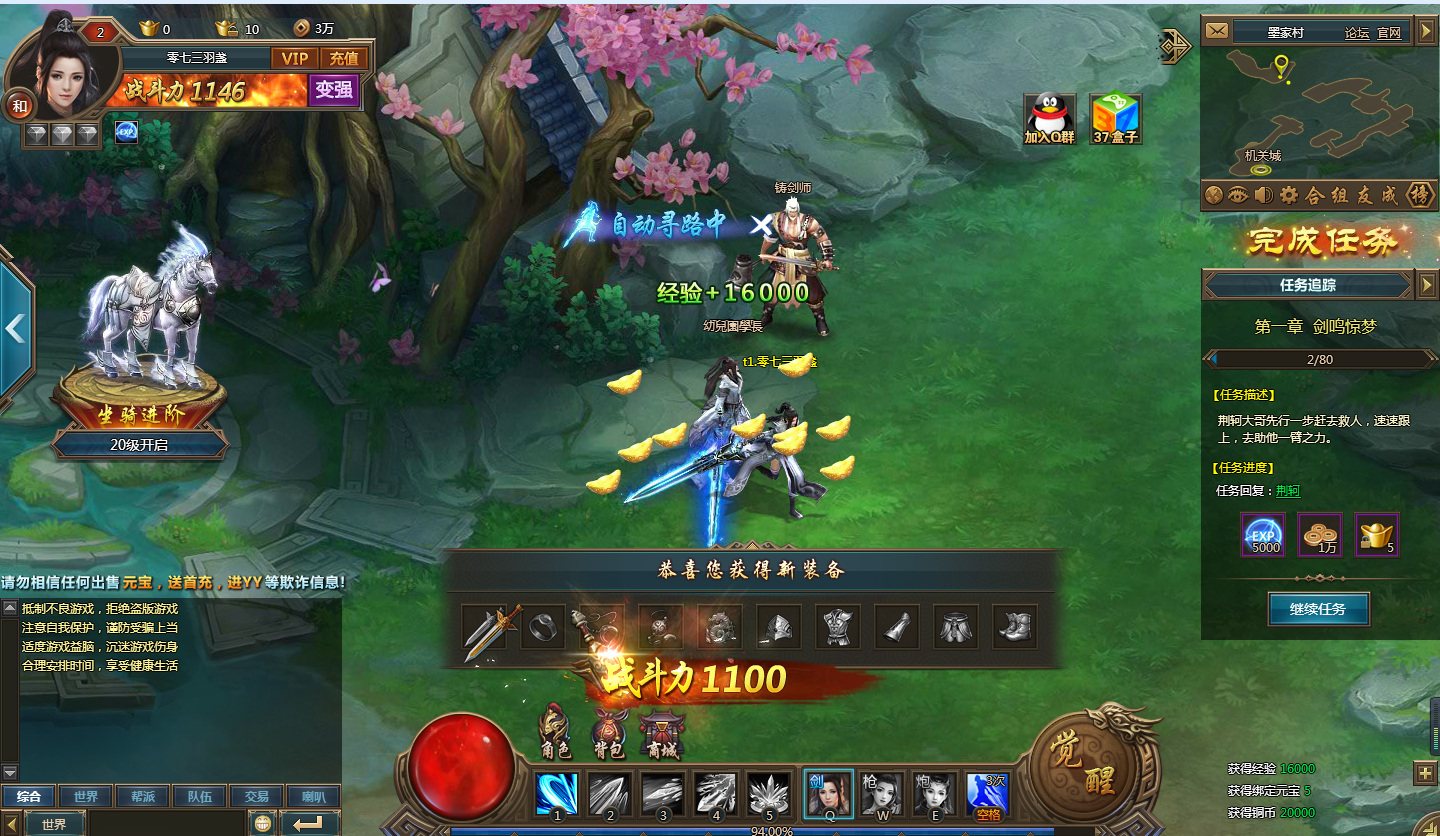
Task: Open the 论坛 forum link
Action: point(1356,32)
